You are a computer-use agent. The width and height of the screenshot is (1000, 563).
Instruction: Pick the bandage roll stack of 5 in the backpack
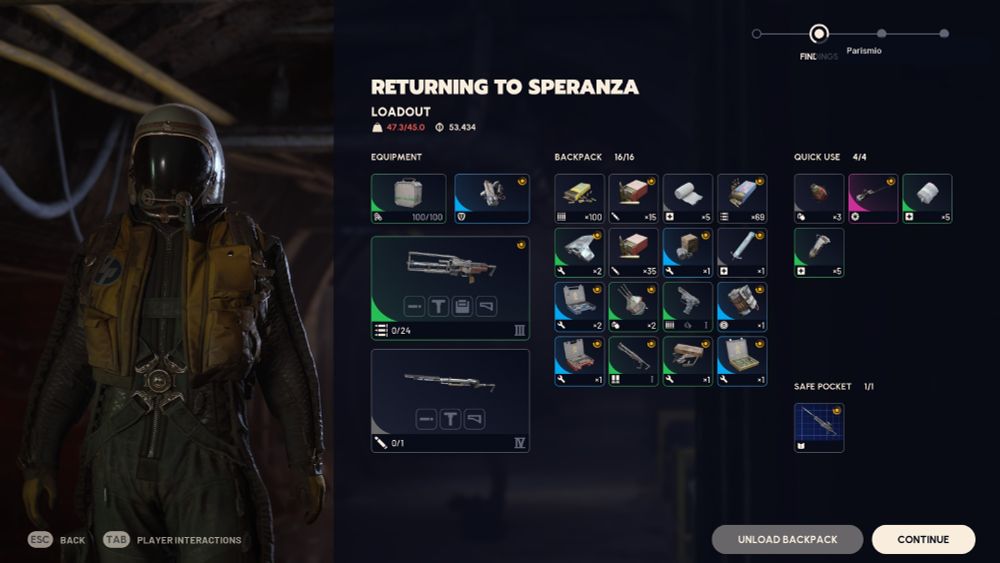pyautogui.click(x=688, y=198)
